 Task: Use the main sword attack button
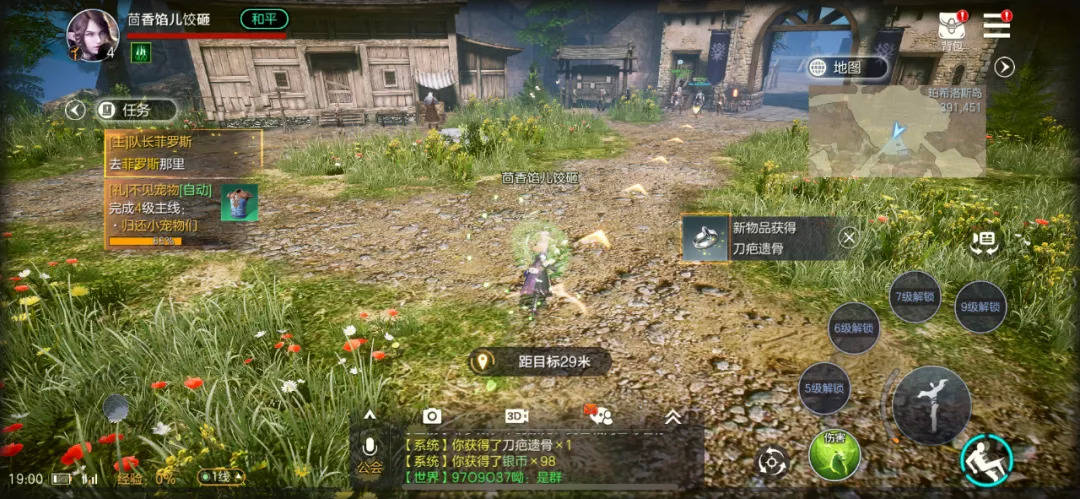(x=931, y=404)
